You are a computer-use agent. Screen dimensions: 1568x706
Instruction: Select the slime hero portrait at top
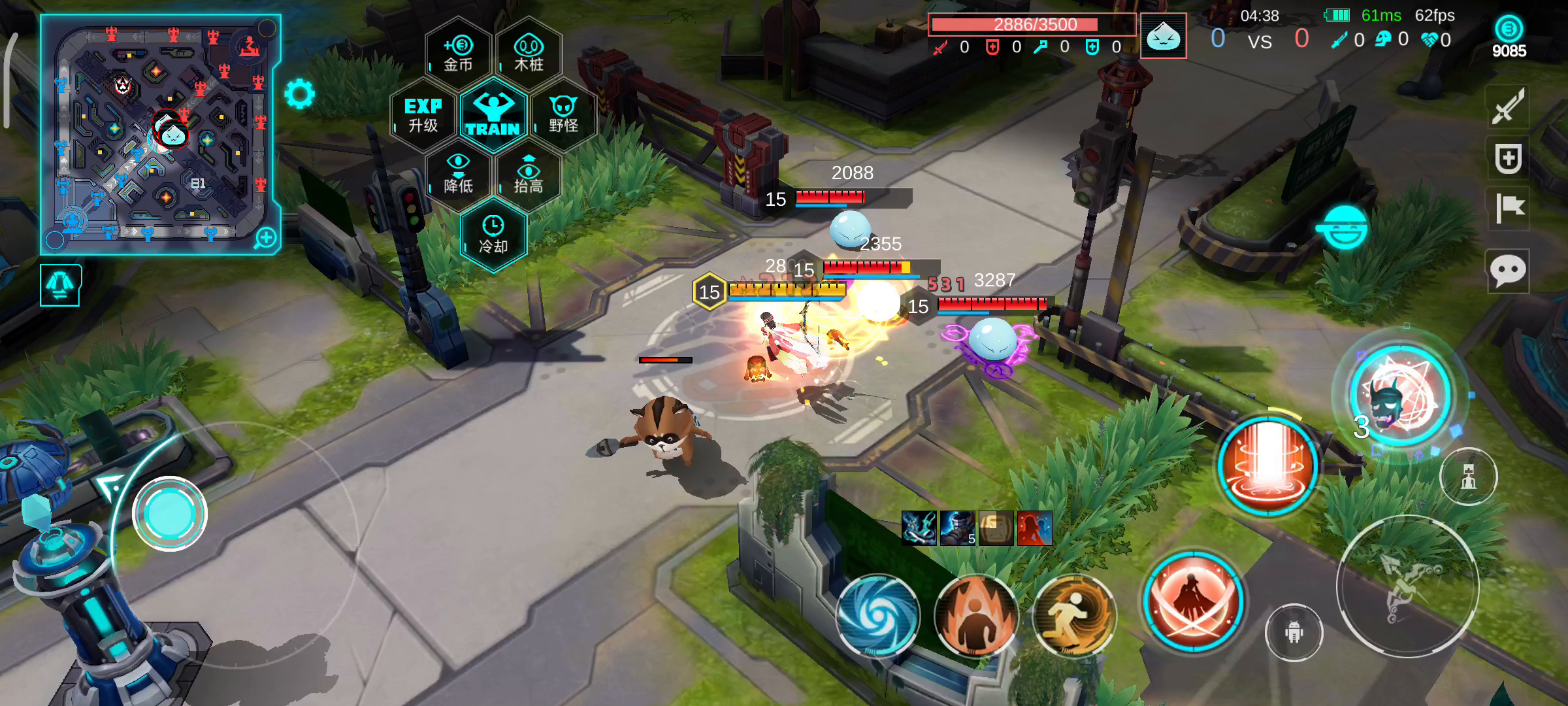[x=1163, y=36]
